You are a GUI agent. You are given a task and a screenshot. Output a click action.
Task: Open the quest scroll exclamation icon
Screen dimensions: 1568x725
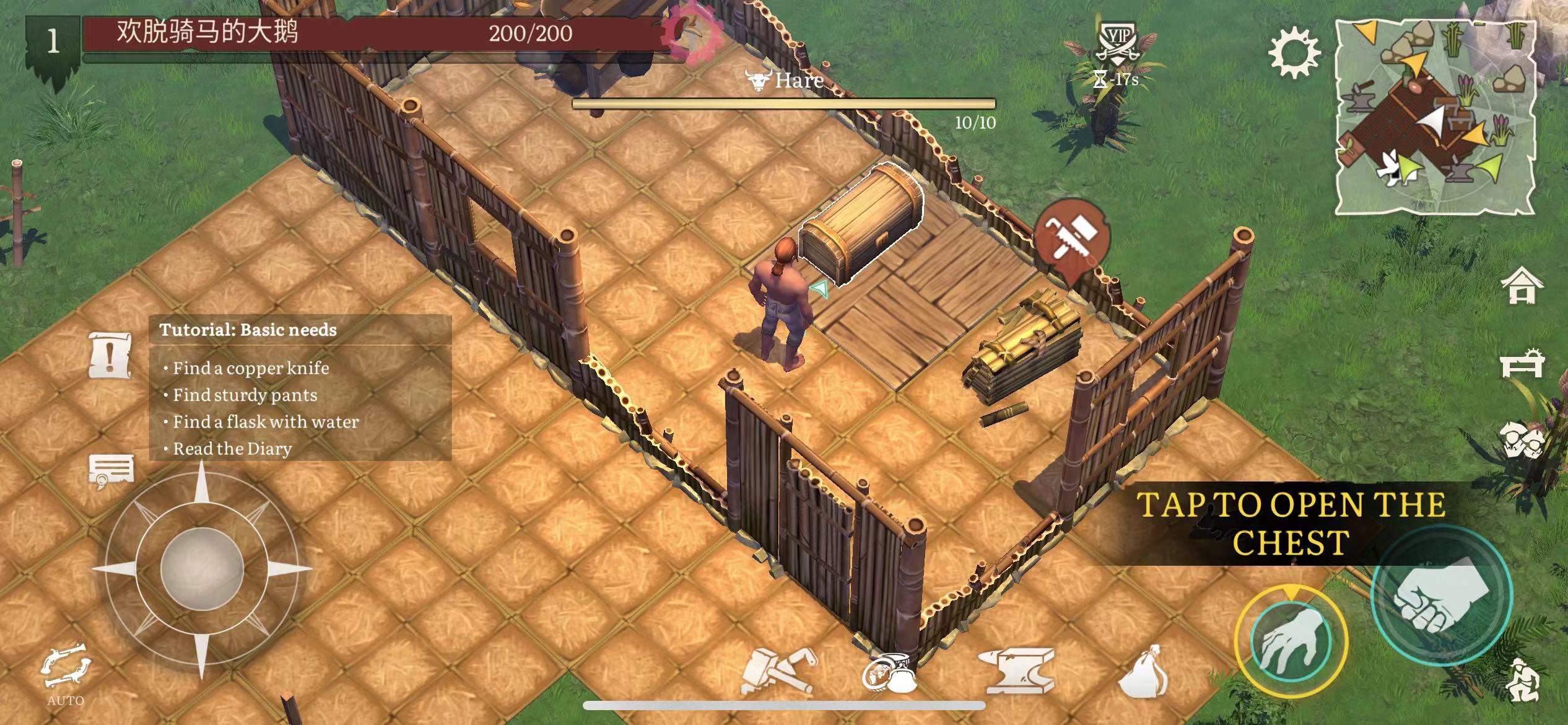pos(110,355)
